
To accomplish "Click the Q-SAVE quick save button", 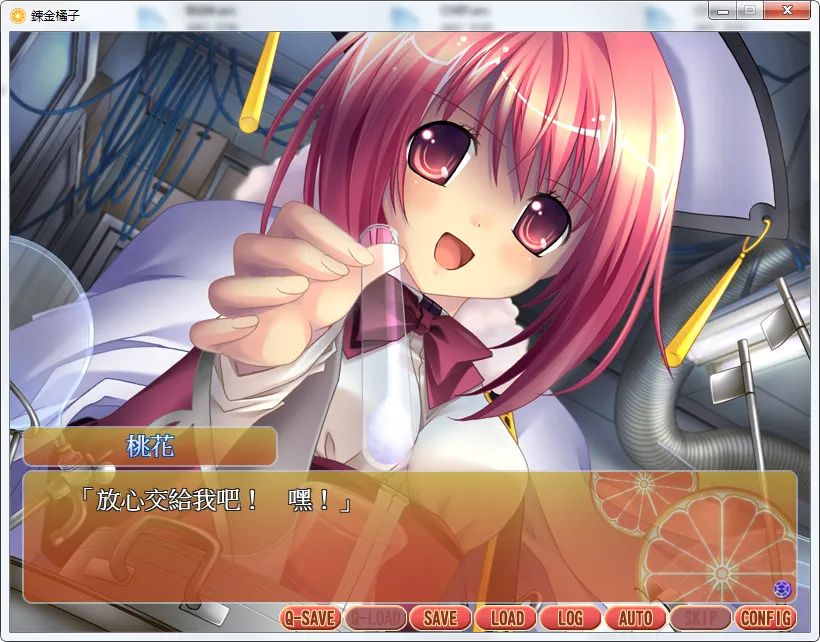I will 310,618.
